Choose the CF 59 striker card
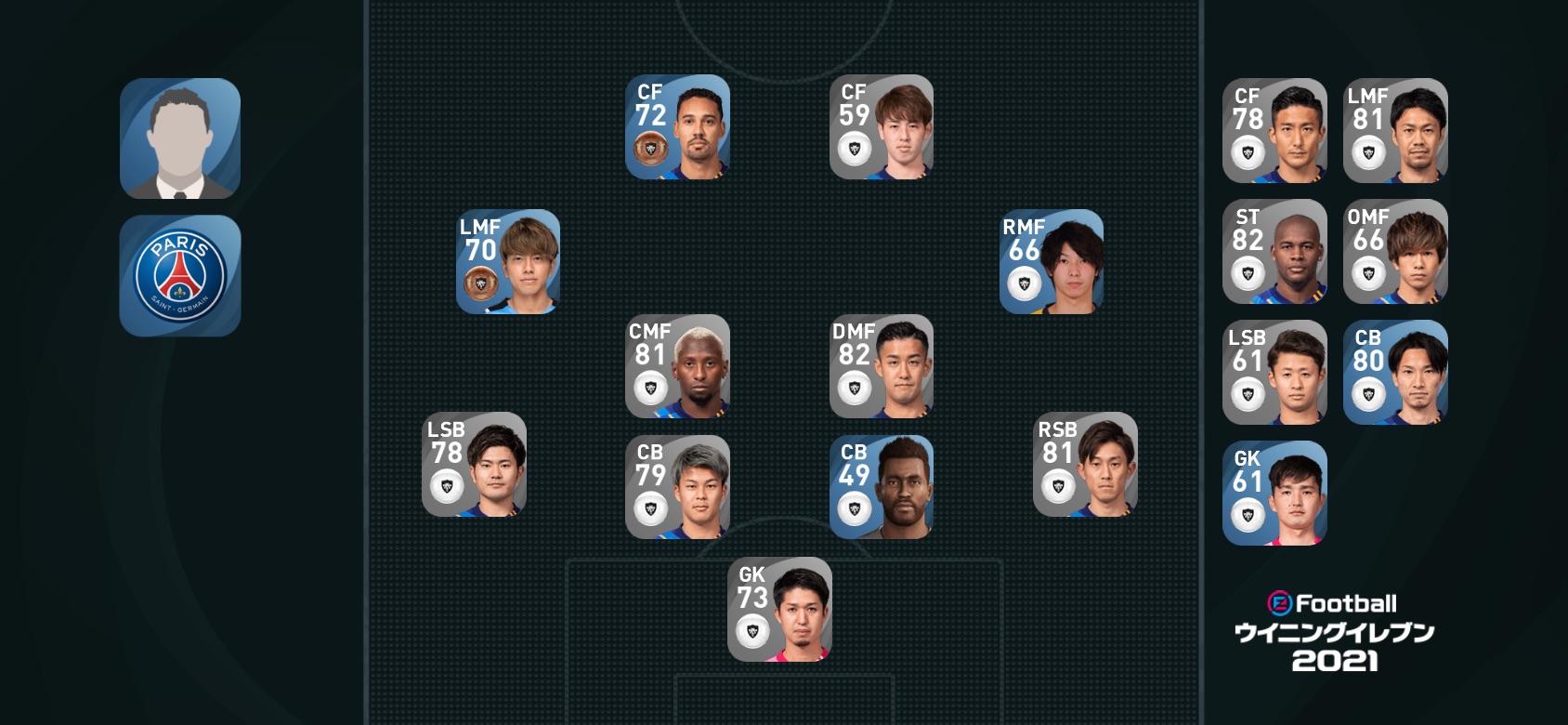This screenshot has height=725, width=1568. [881, 127]
